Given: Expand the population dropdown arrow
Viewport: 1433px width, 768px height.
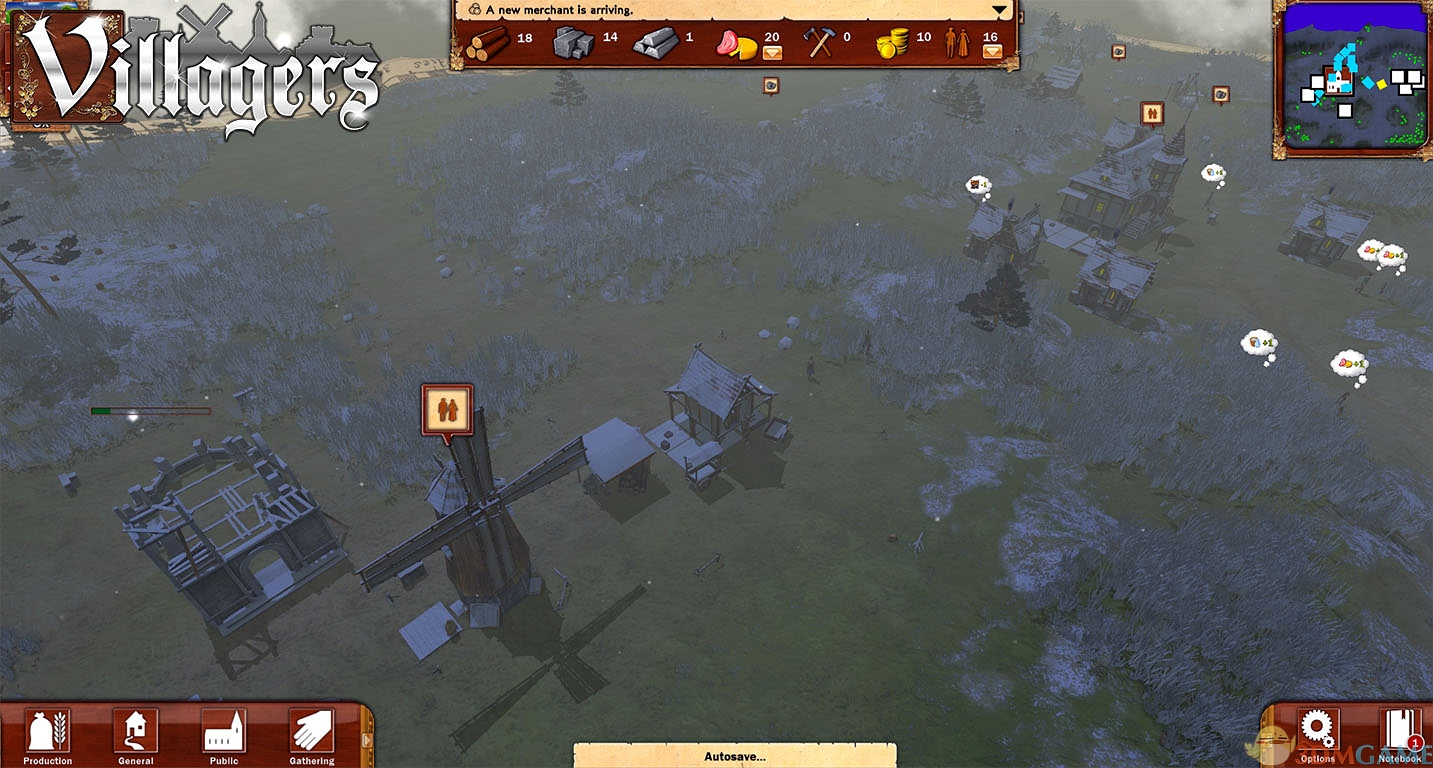Looking at the screenshot, I should tap(991, 53).
